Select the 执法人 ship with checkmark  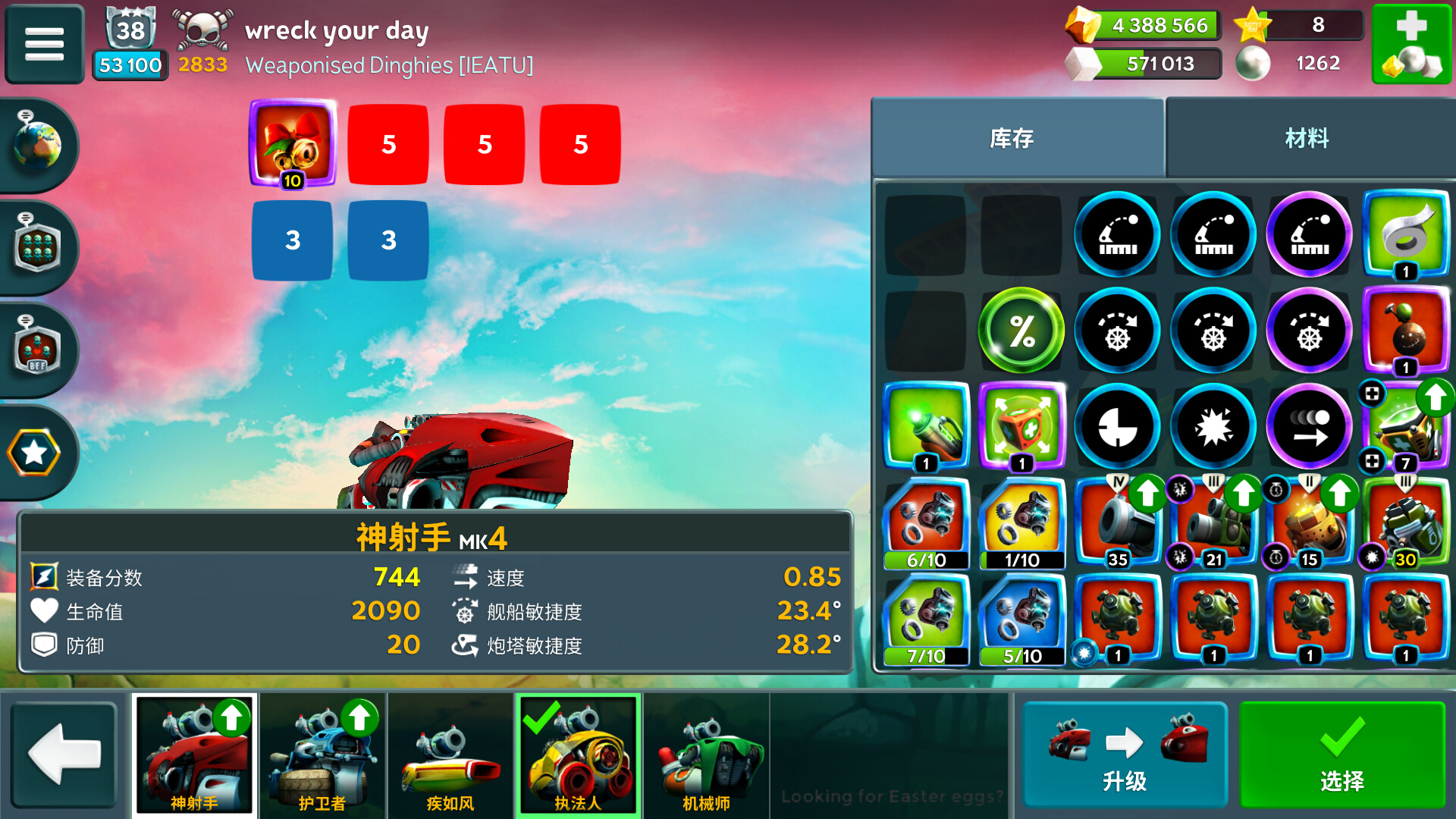[x=578, y=755]
